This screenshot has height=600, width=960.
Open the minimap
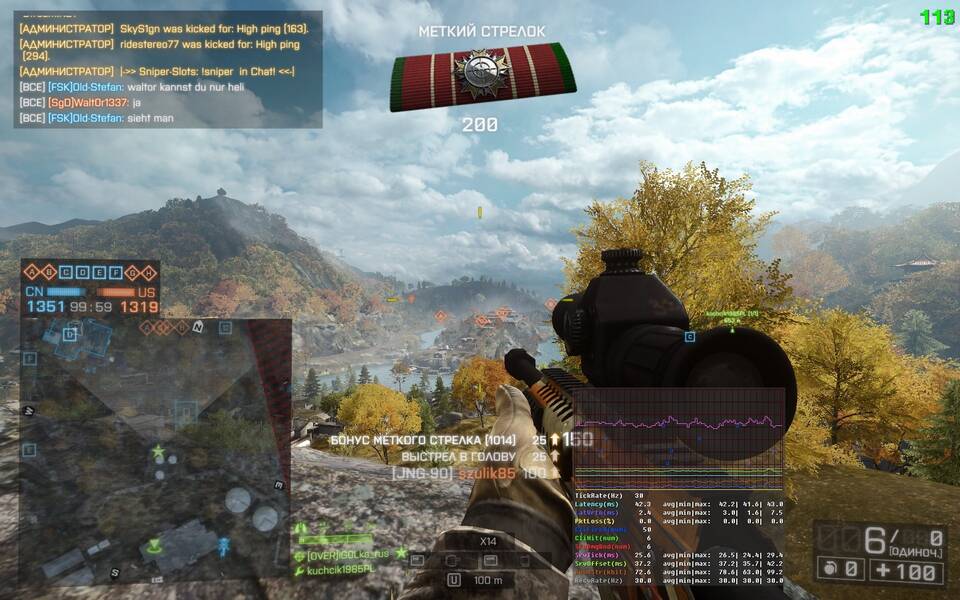pyautogui.click(x=155, y=451)
